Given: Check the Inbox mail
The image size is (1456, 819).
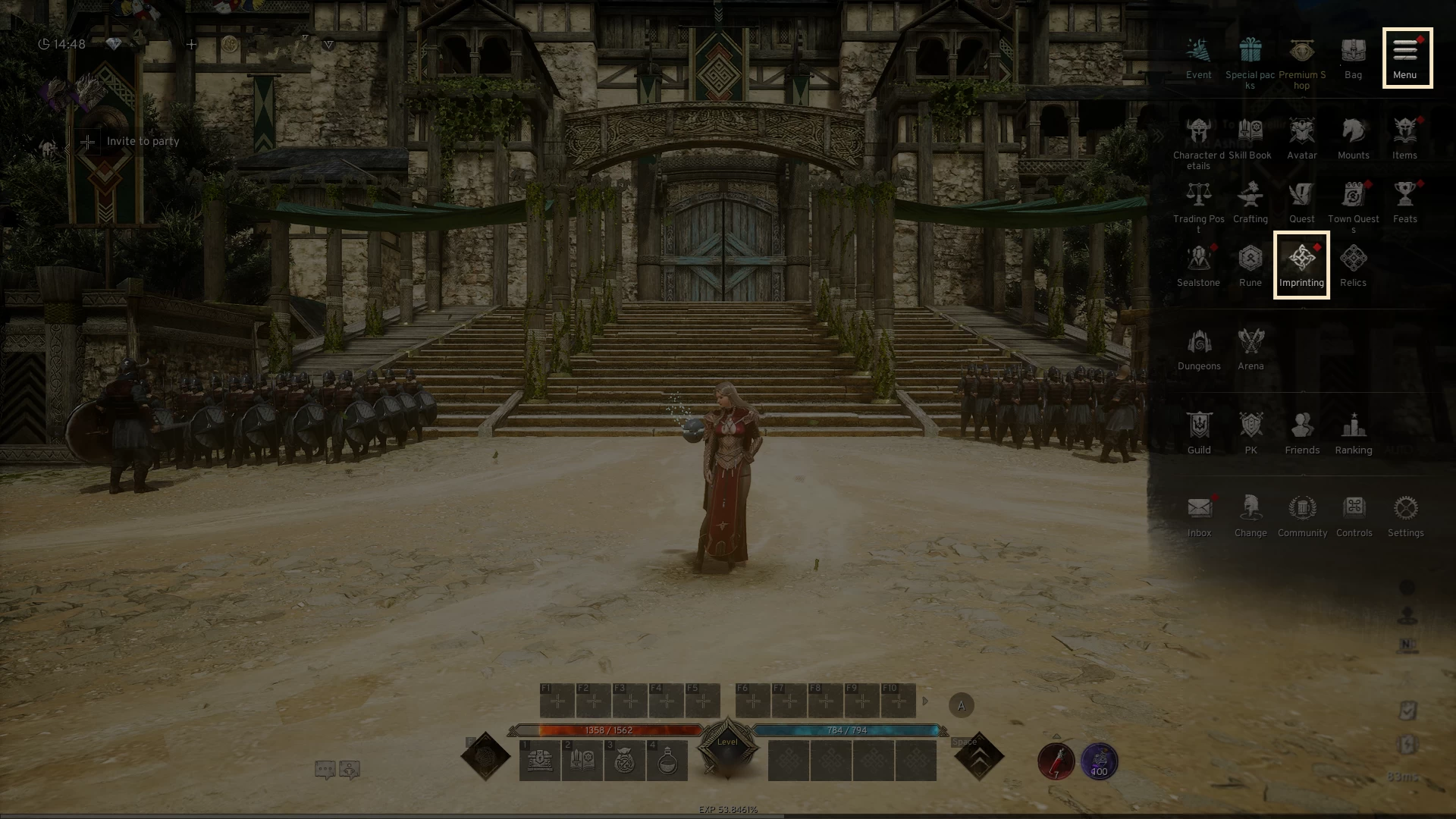Looking at the screenshot, I should click(1199, 516).
